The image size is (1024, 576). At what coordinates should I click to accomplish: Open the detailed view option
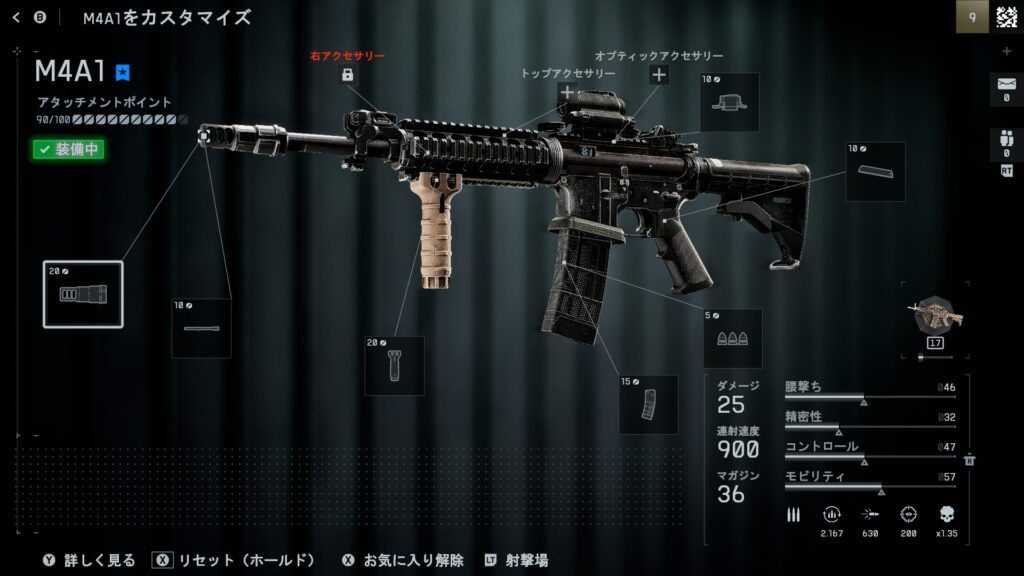click(89, 560)
